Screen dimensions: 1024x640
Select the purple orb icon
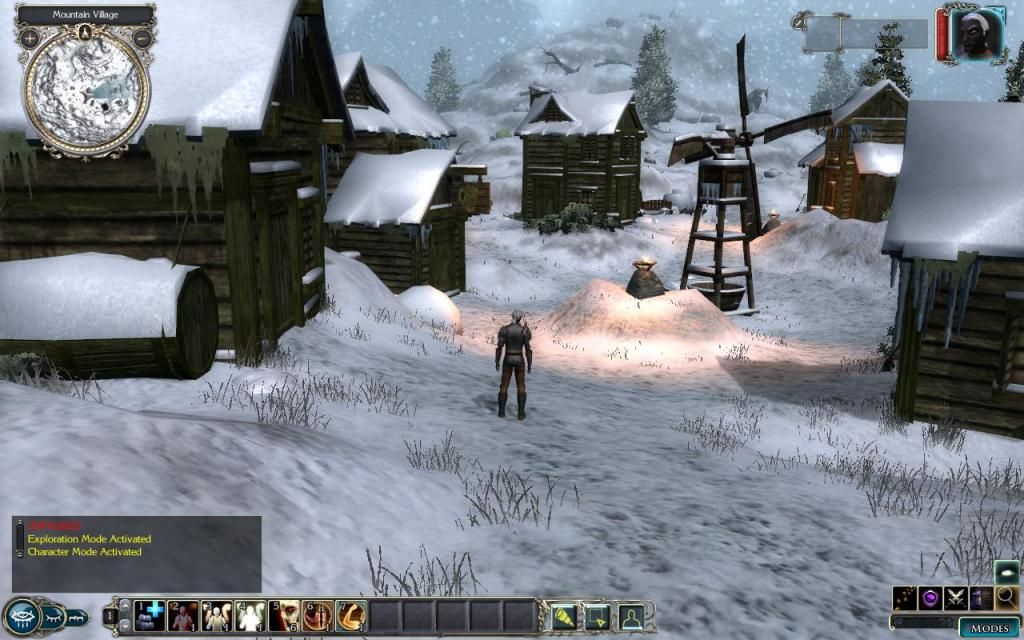(931, 598)
